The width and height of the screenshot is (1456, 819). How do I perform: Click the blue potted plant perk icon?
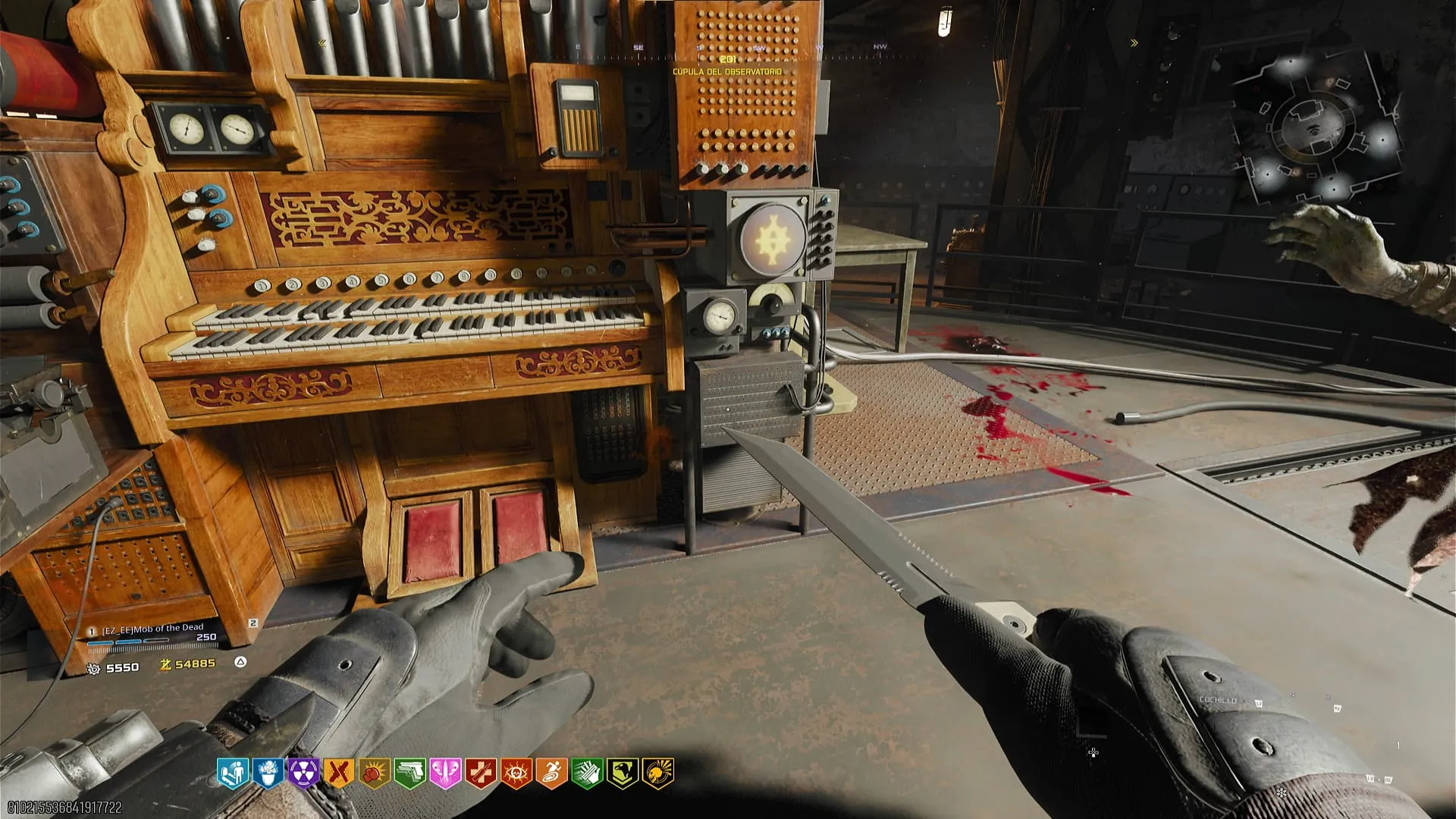268,773
